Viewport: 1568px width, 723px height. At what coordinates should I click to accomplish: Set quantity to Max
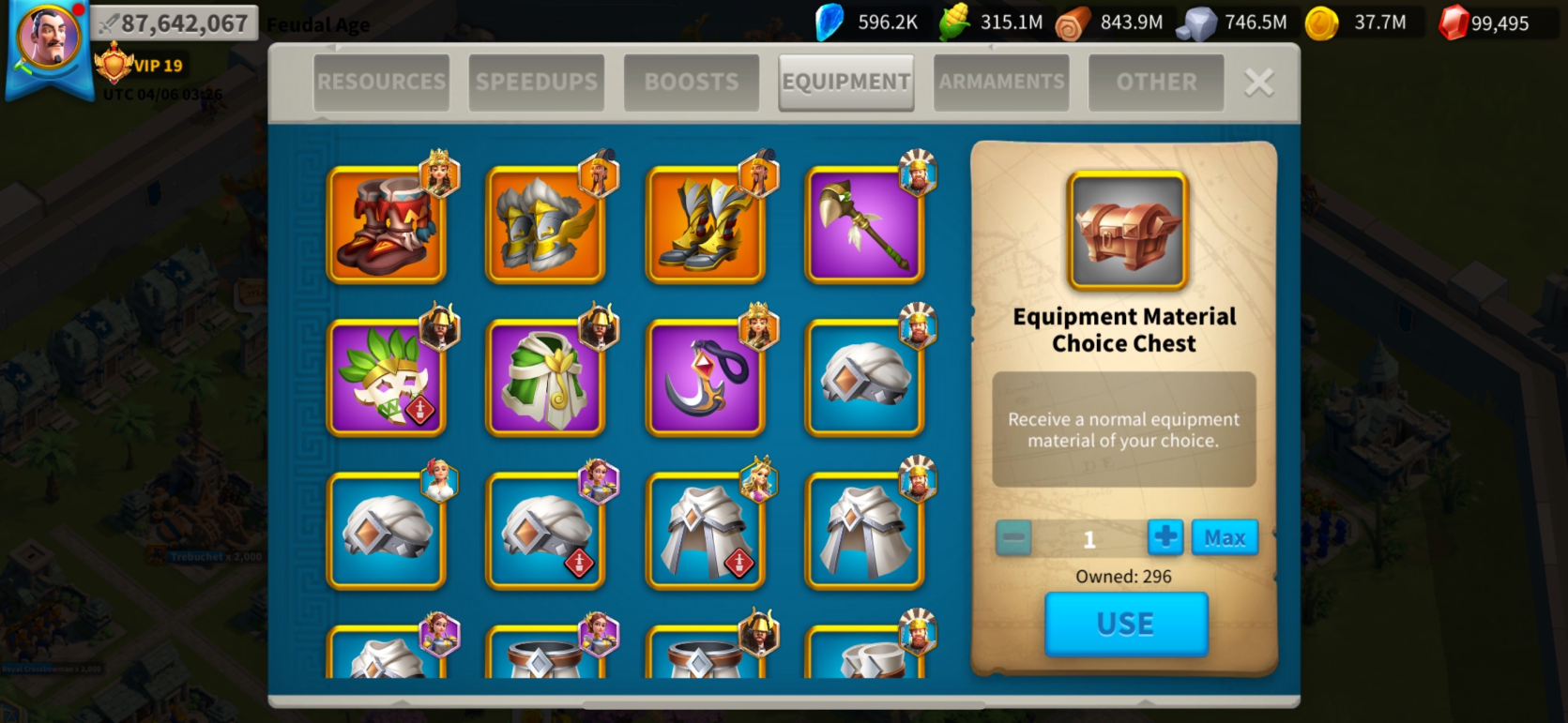click(1225, 537)
